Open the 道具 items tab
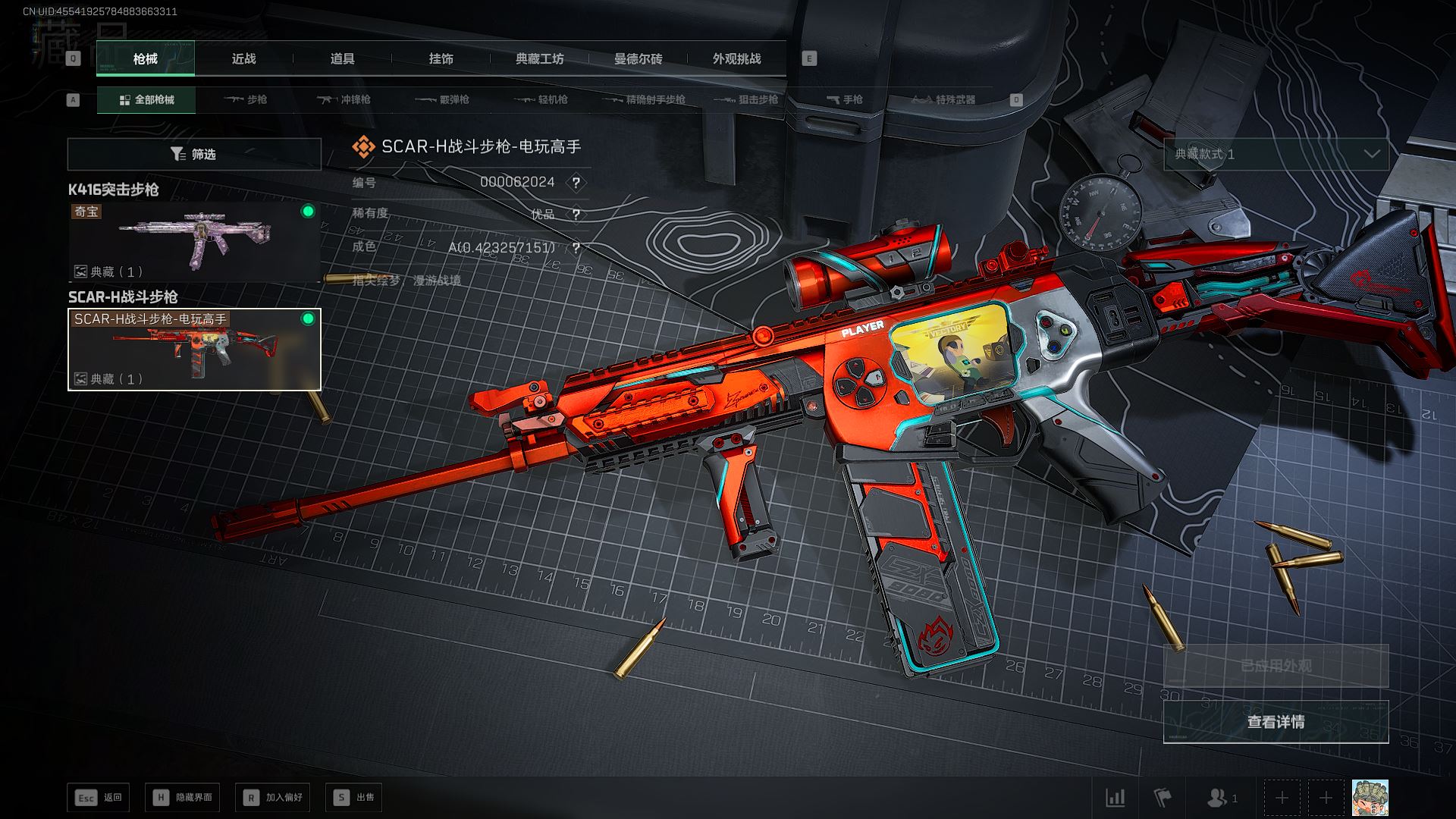The width and height of the screenshot is (1456, 819). [342, 59]
